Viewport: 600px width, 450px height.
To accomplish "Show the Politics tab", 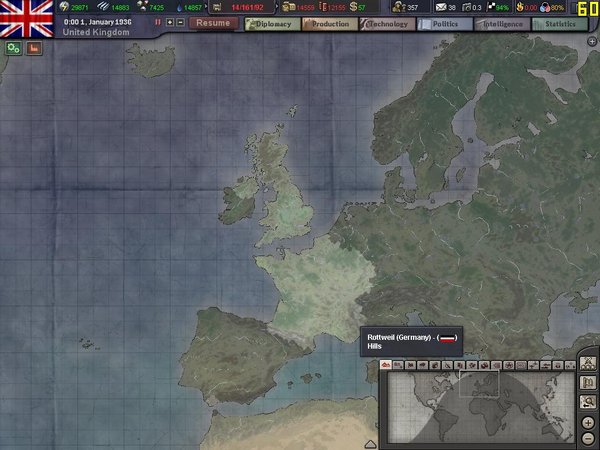I will click(444, 22).
